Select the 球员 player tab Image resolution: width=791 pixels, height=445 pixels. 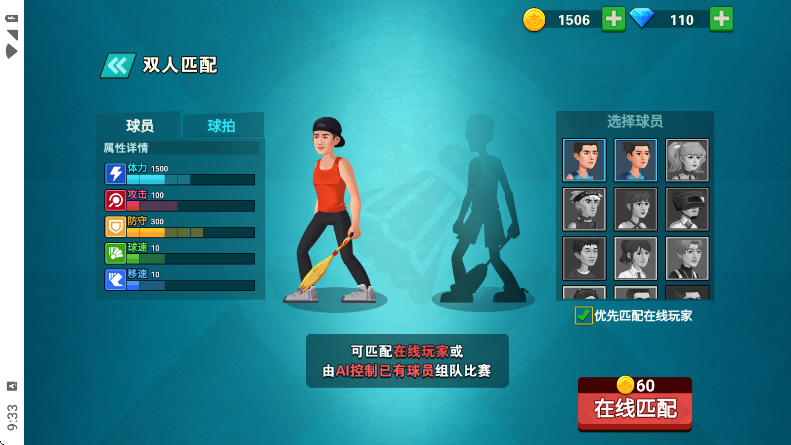click(x=139, y=125)
